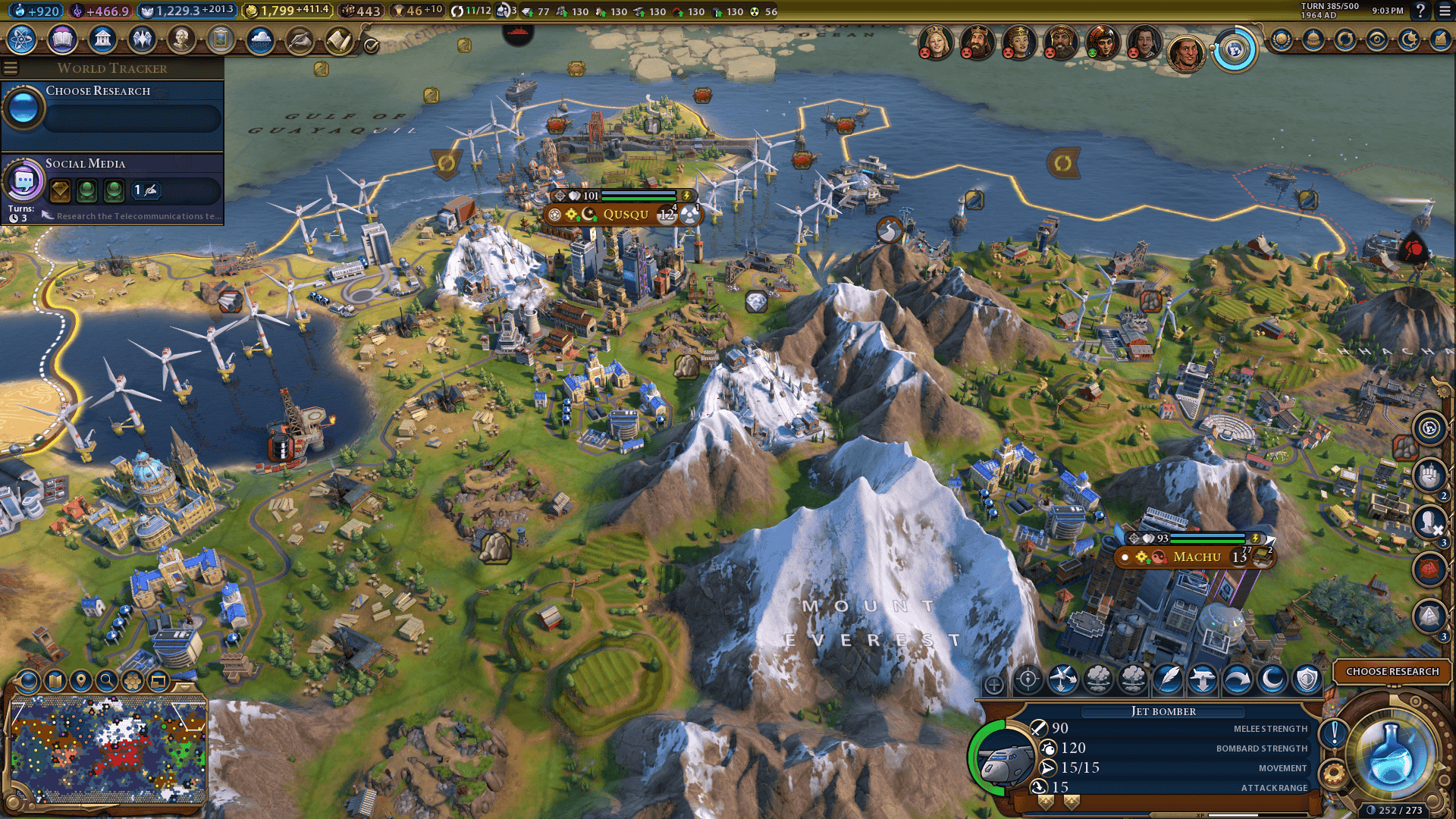Select the green-faced leader portrait

tap(1102, 42)
